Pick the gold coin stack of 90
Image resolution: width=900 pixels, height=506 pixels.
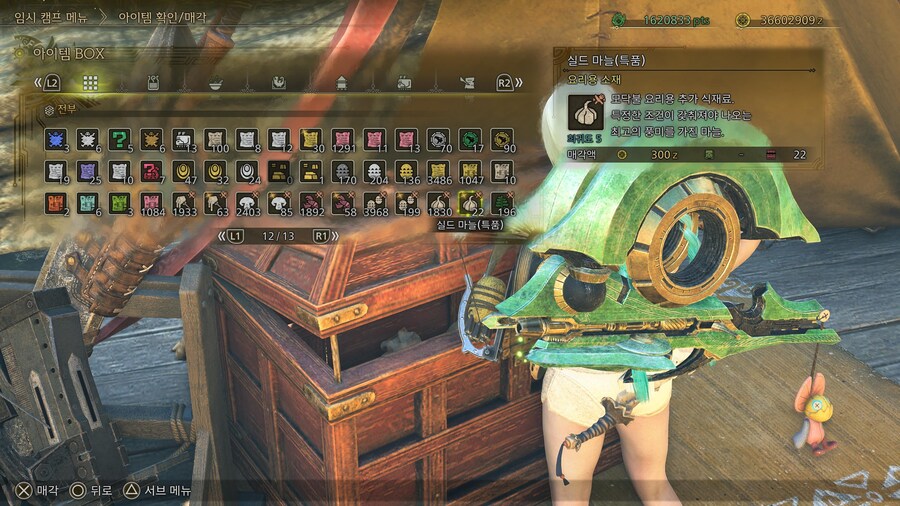click(x=501, y=139)
